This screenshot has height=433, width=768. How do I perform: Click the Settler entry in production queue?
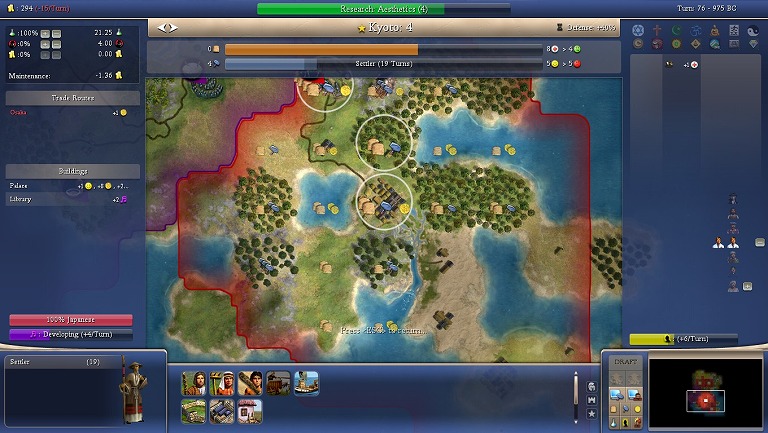[x=60, y=361]
